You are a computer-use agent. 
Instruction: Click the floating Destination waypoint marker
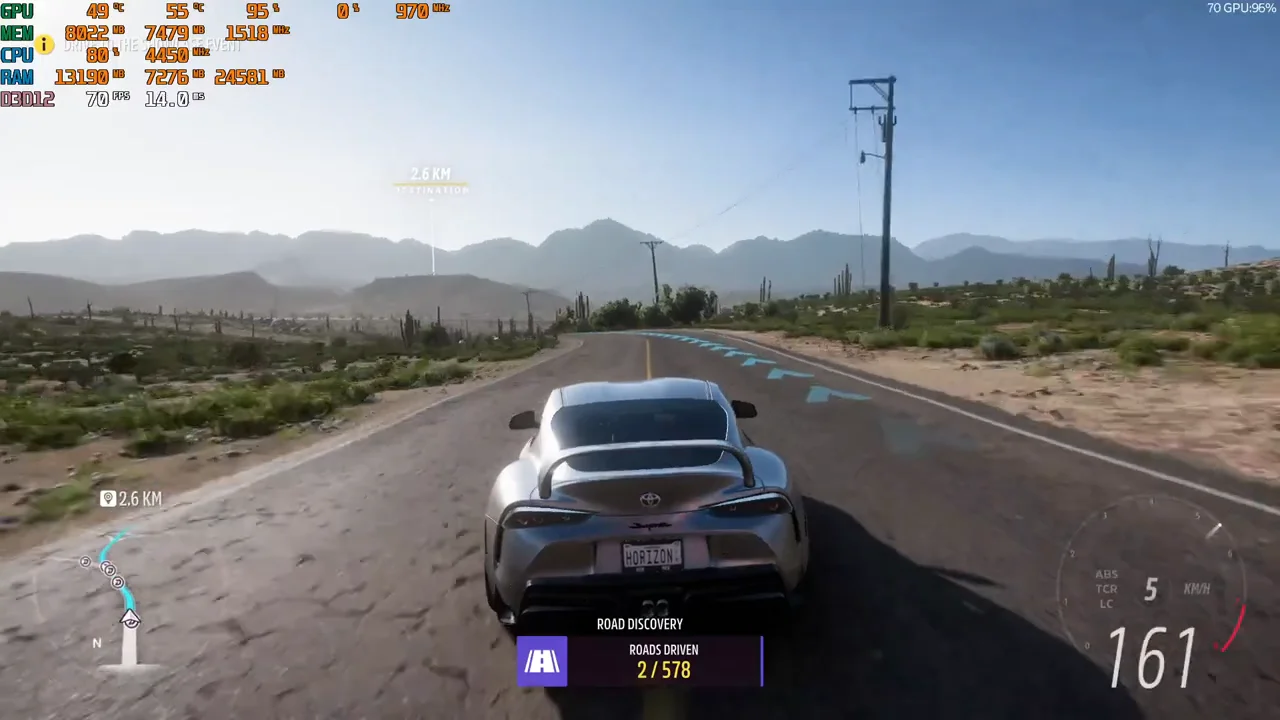point(430,181)
